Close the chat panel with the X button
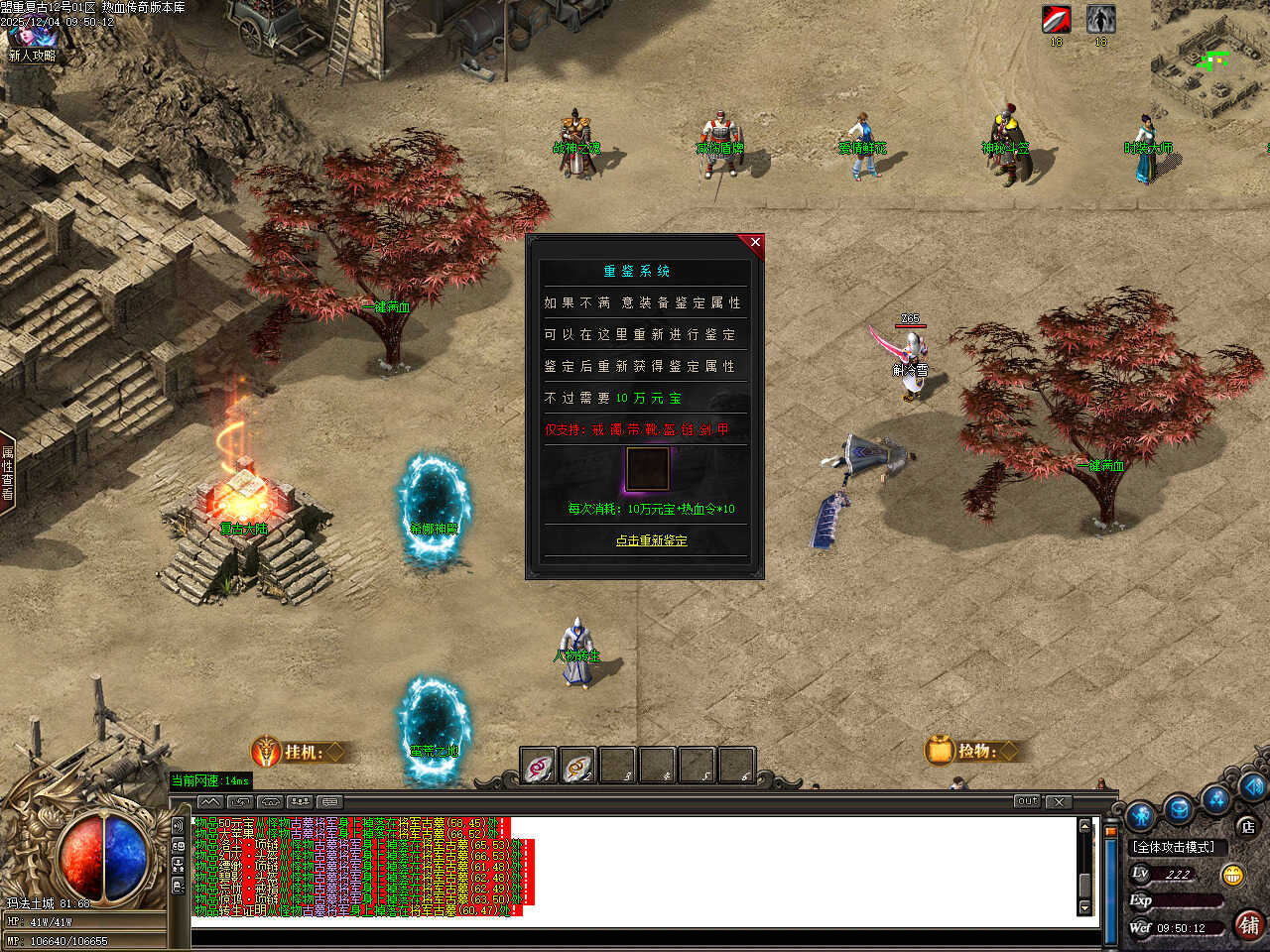This screenshot has width=1270, height=952. pos(1059,801)
